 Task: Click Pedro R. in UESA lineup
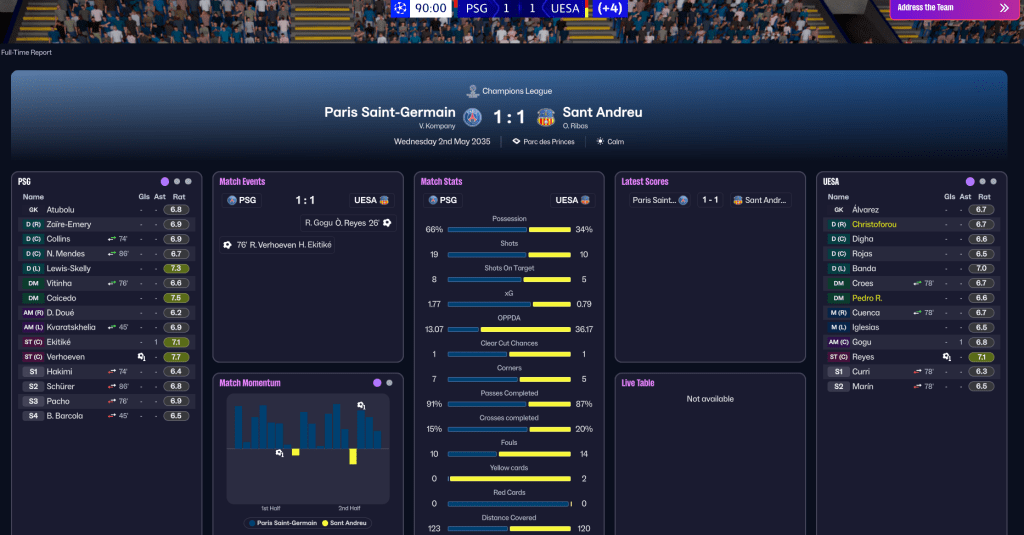pos(867,298)
